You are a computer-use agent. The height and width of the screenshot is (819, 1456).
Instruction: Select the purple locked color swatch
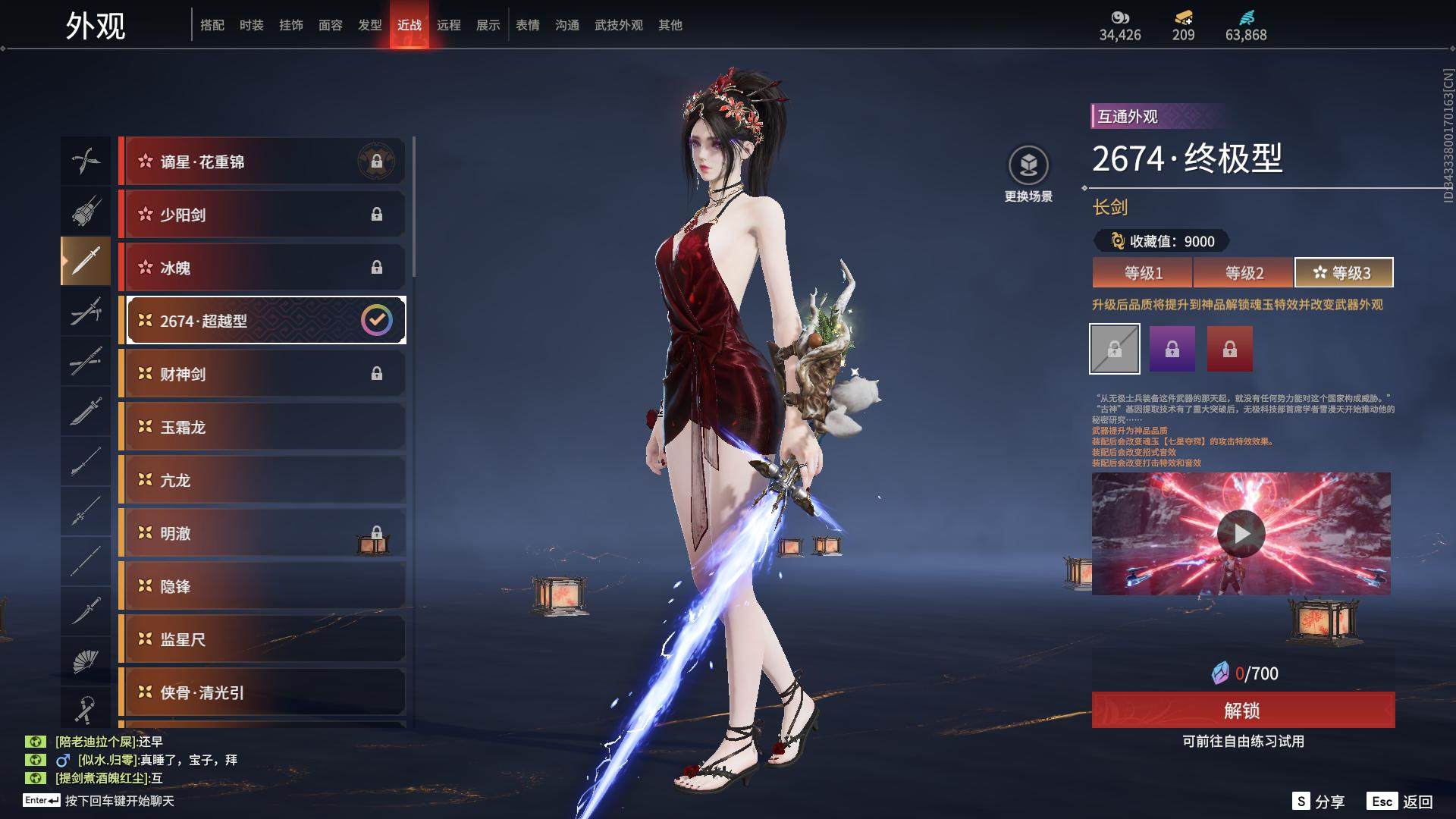click(x=1172, y=349)
